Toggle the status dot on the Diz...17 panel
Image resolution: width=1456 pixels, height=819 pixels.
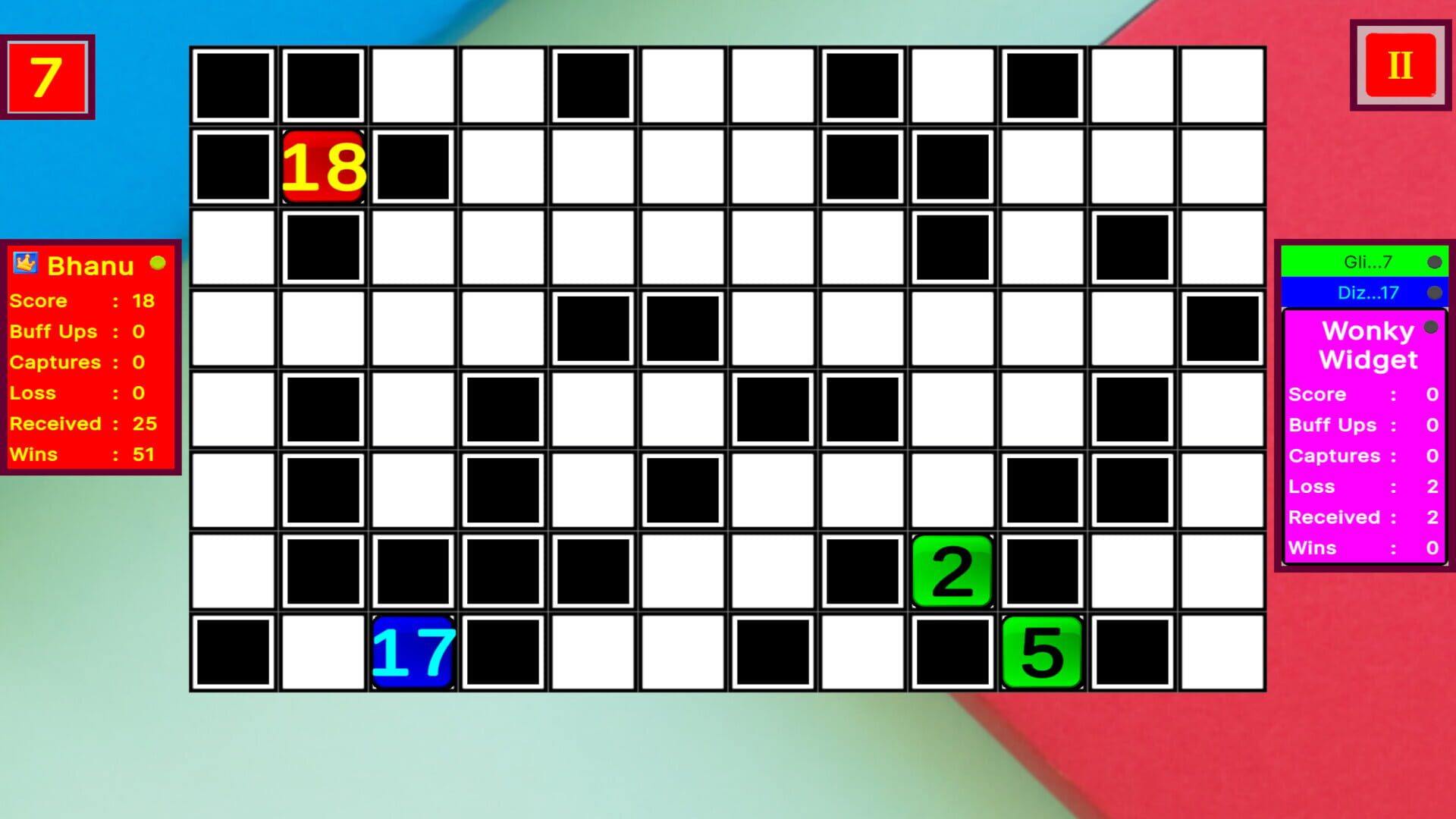1433,292
